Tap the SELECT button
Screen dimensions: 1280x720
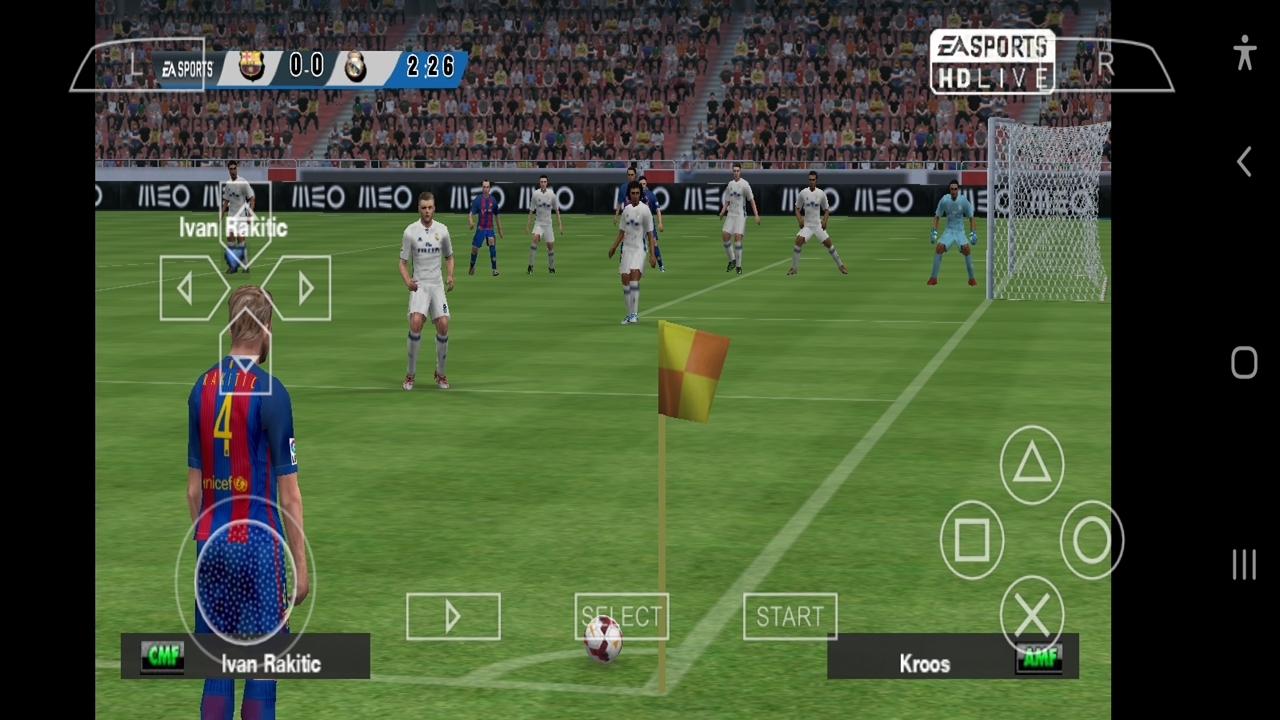(x=621, y=616)
